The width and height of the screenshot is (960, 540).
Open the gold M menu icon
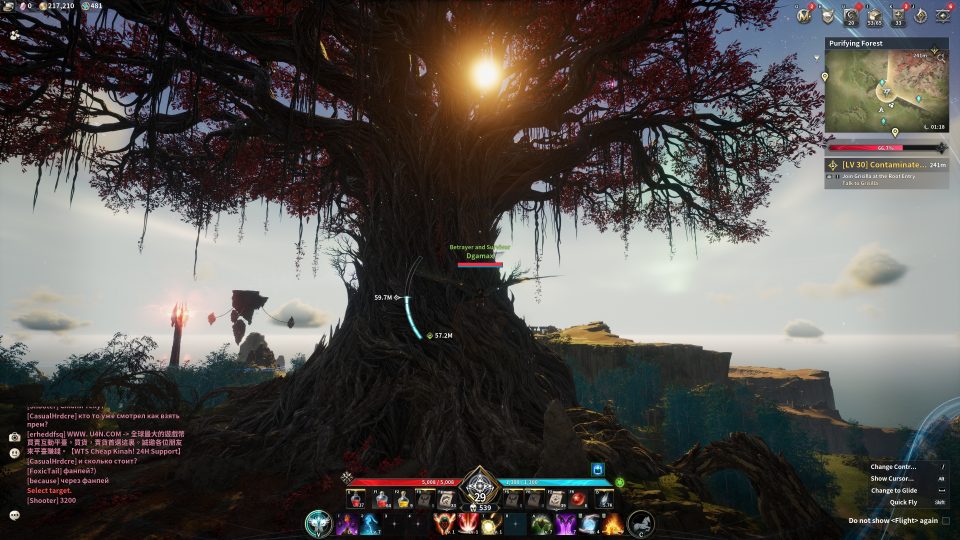tap(804, 15)
